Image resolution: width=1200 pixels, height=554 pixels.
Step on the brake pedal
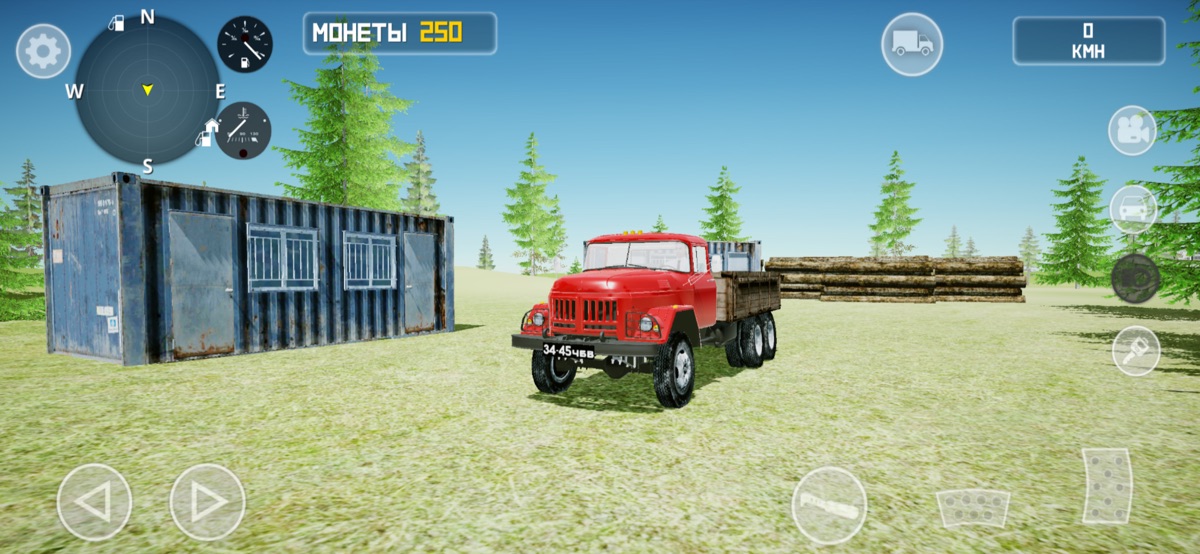[972, 508]
